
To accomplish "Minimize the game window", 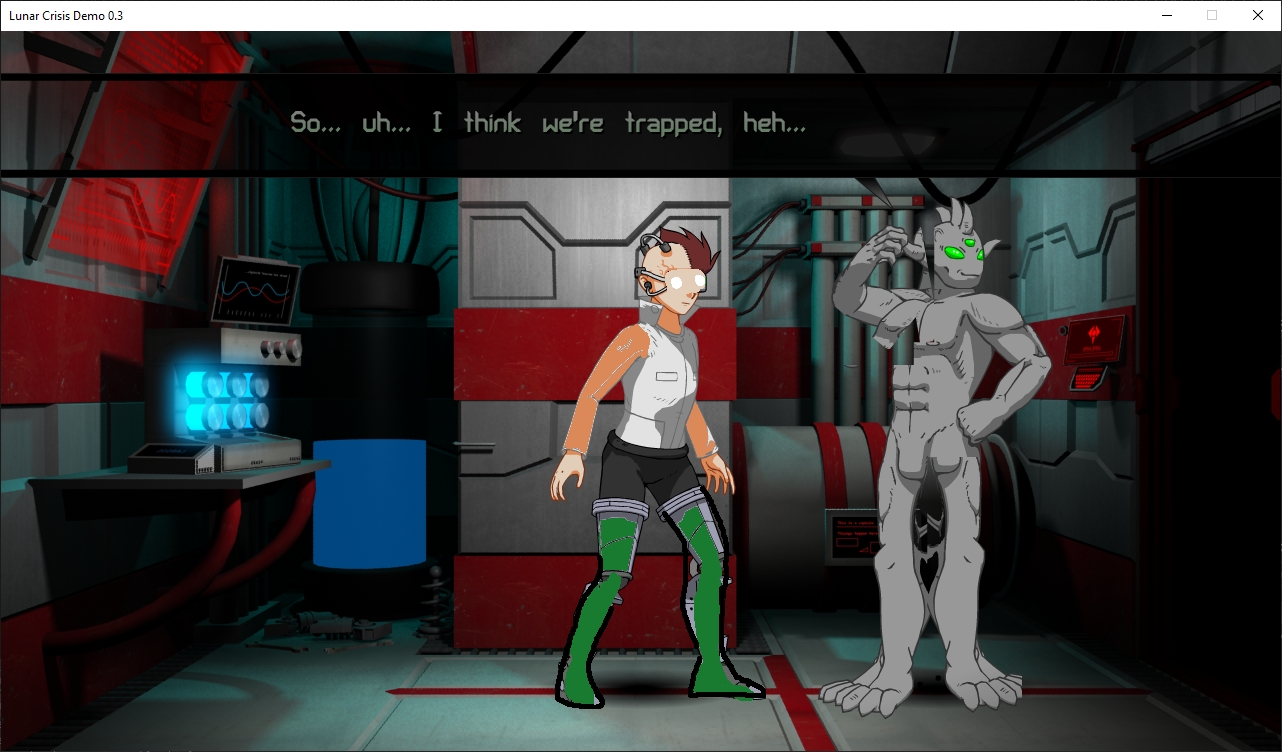I will click(x=1166, y=15).
